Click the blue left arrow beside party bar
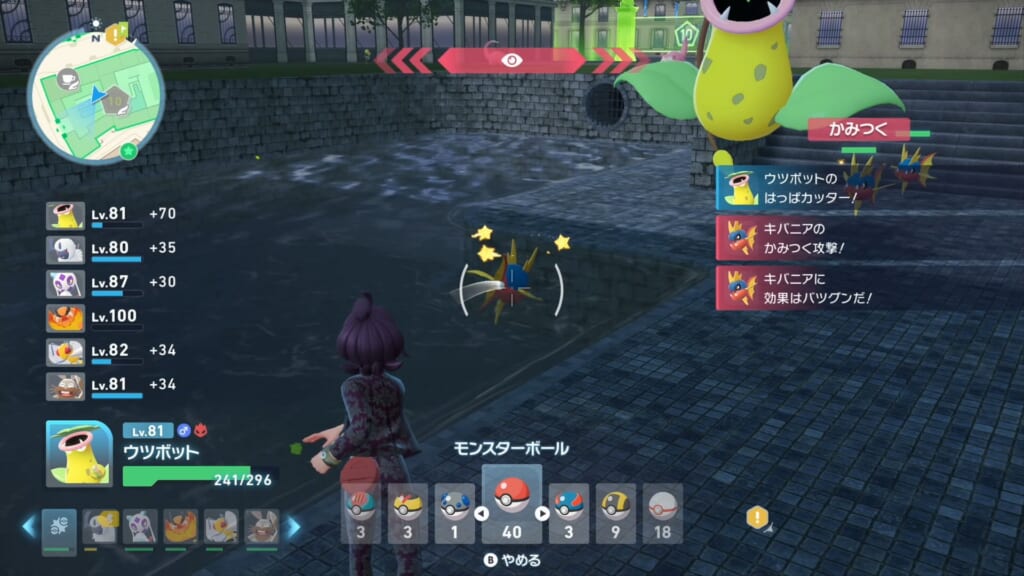Viewport: 1024px width, 576px height. (30, 526)
